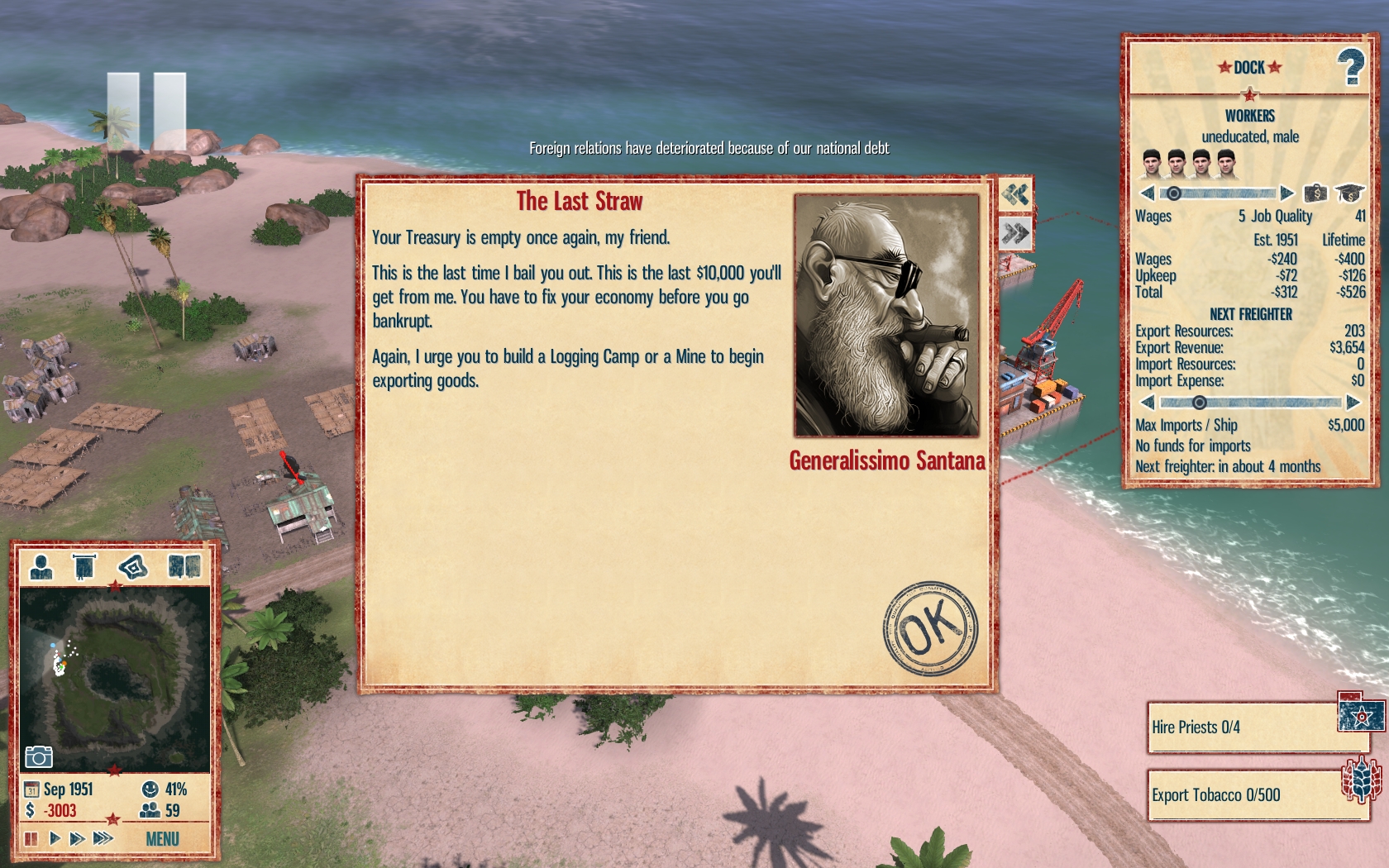Screen dimensions: 1389x868
Task: Take a screenshot with the camera icon
Action: 39,756
